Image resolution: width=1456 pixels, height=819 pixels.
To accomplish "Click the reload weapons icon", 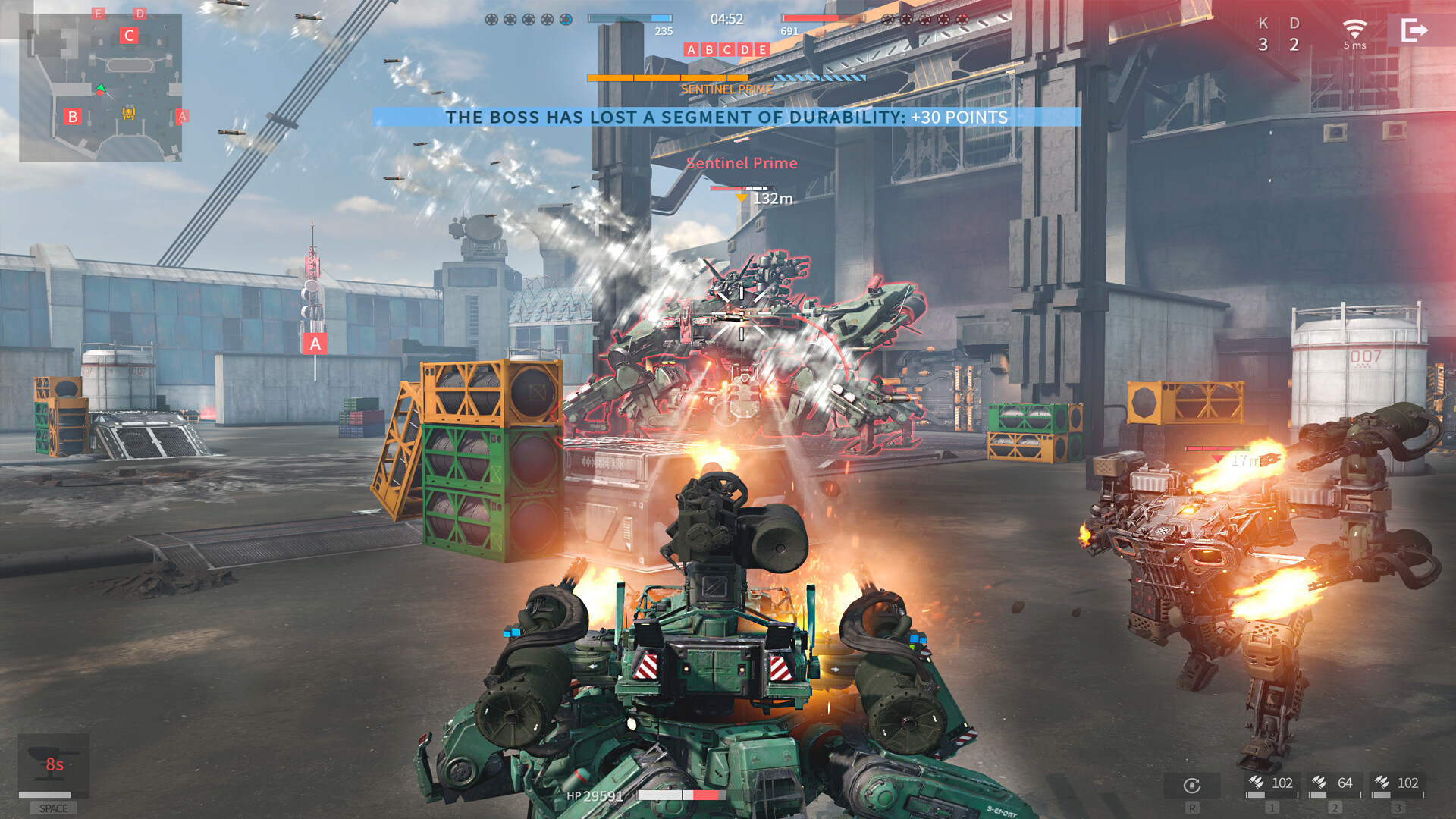I will pyautogui.click(x=1192, y=786).
